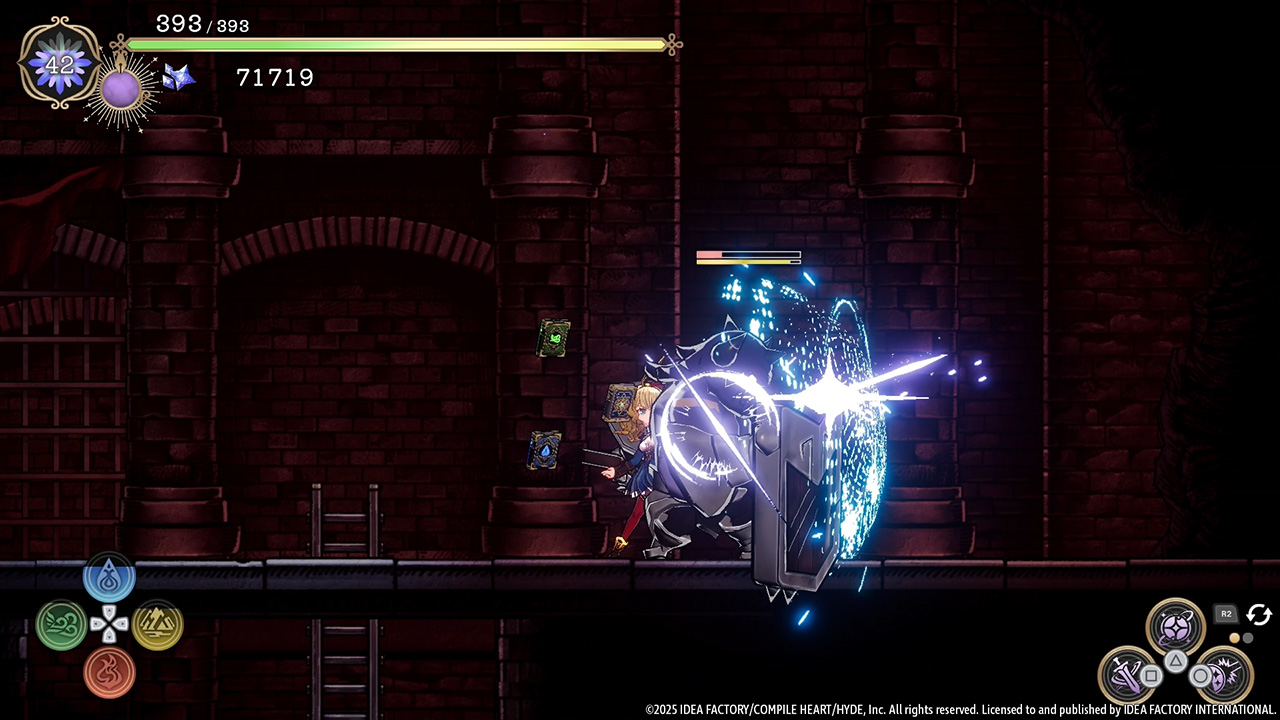1280x720 pixels.
Task: Activate the orbiting sphere skill icon
Action: tap(1175, 627)
